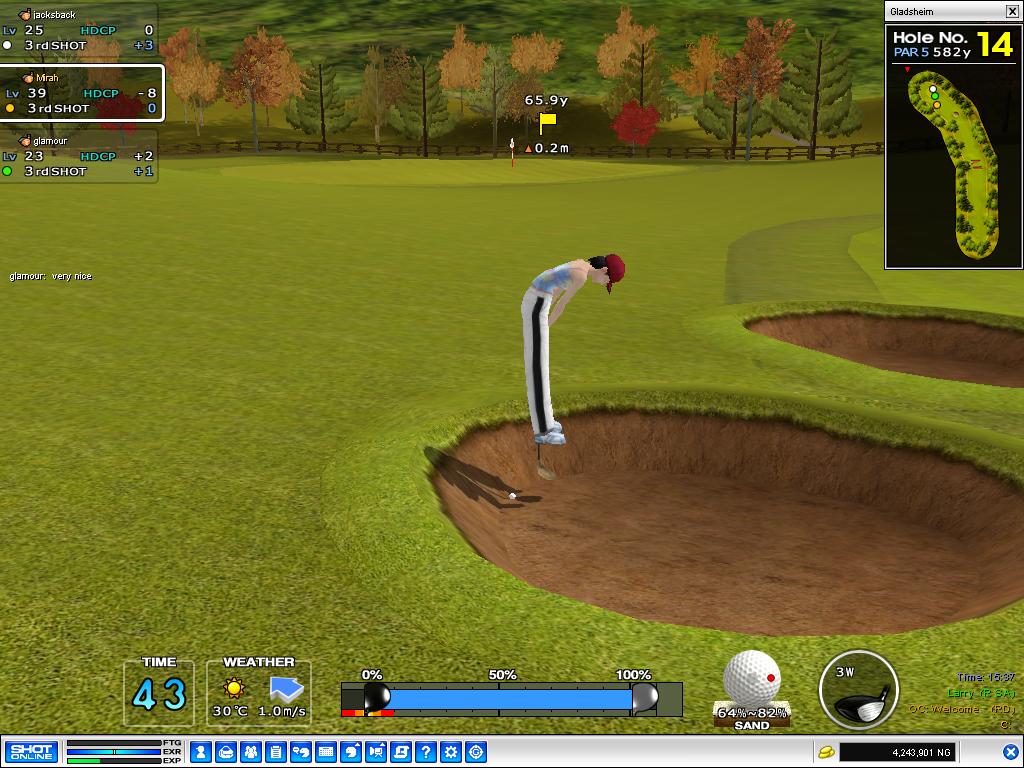1024x768 pixels.
Task: Click the shot power gauge bar
Action: point(510,697)
